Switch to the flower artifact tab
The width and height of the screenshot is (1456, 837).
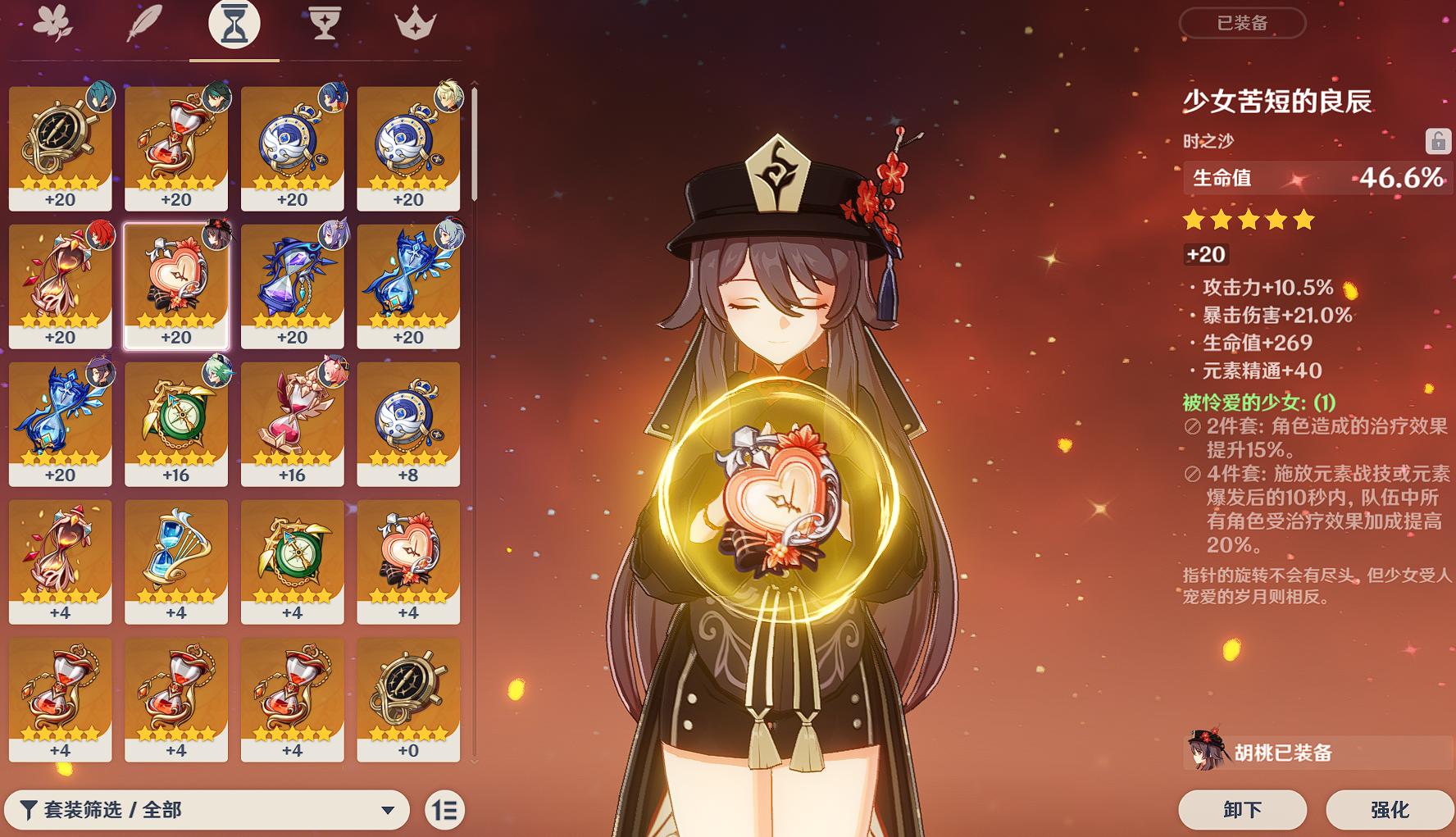pos(52,23)
